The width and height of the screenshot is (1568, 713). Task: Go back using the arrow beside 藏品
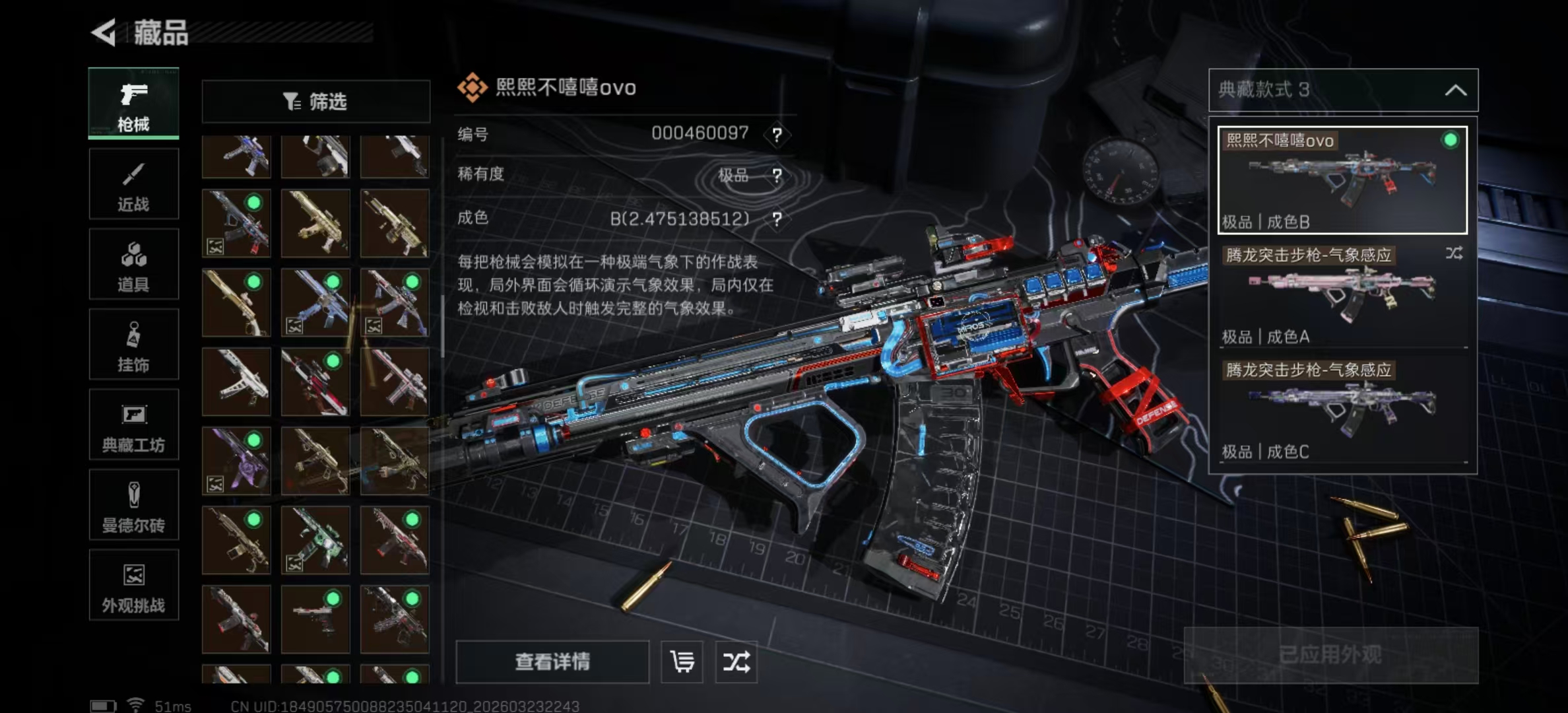pos(104,32)
